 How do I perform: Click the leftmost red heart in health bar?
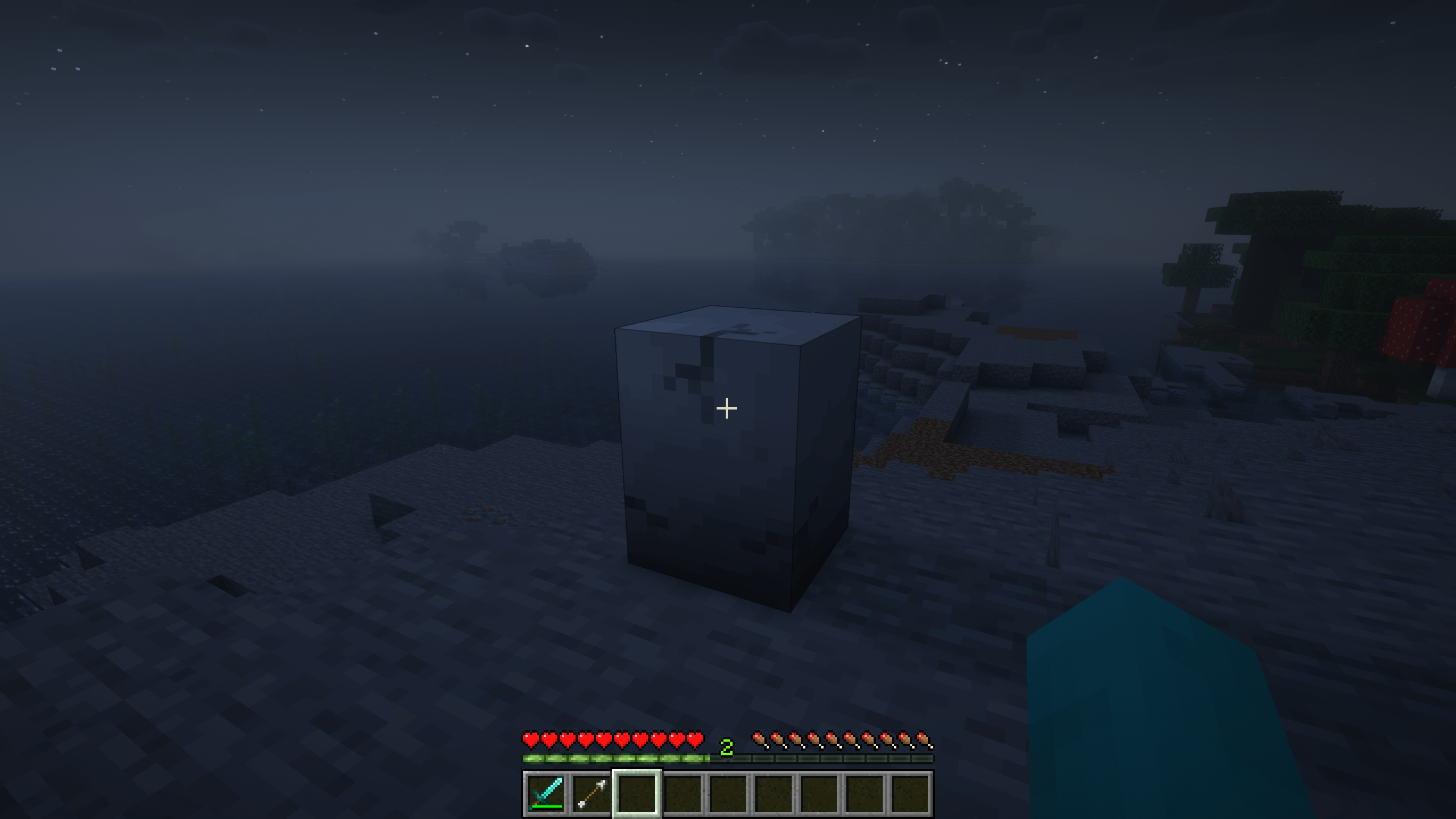point(530,739)
